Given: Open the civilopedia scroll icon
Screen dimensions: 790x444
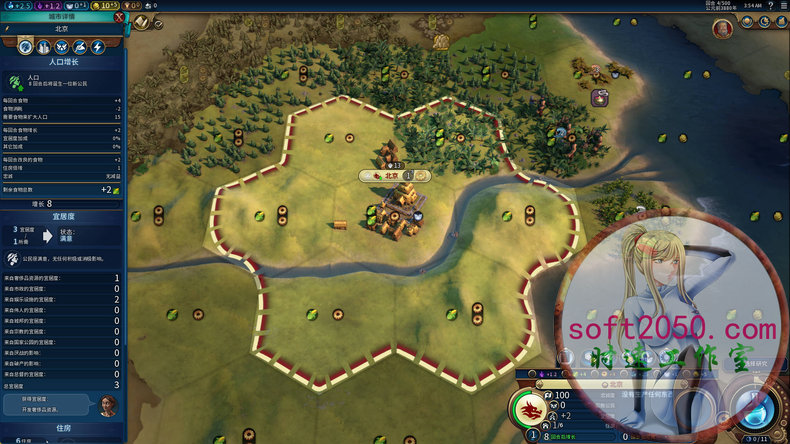Looking at the screenshot, I should click(142, 22).
